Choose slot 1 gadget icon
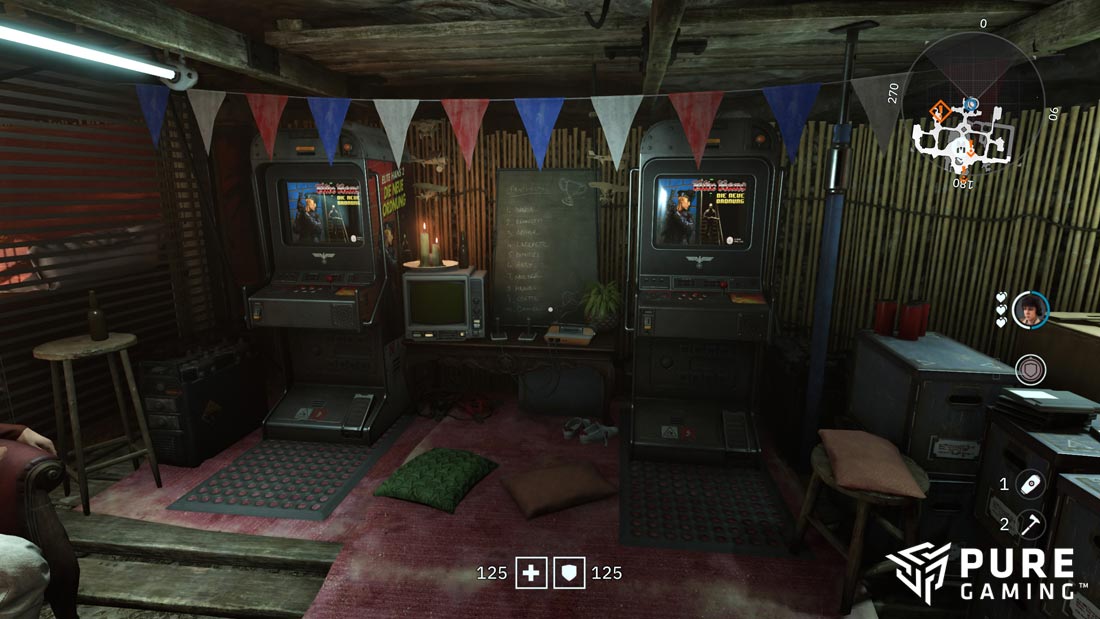Image resolution: width=1100 pixels, height=619 pixels. click(1031, 484)
